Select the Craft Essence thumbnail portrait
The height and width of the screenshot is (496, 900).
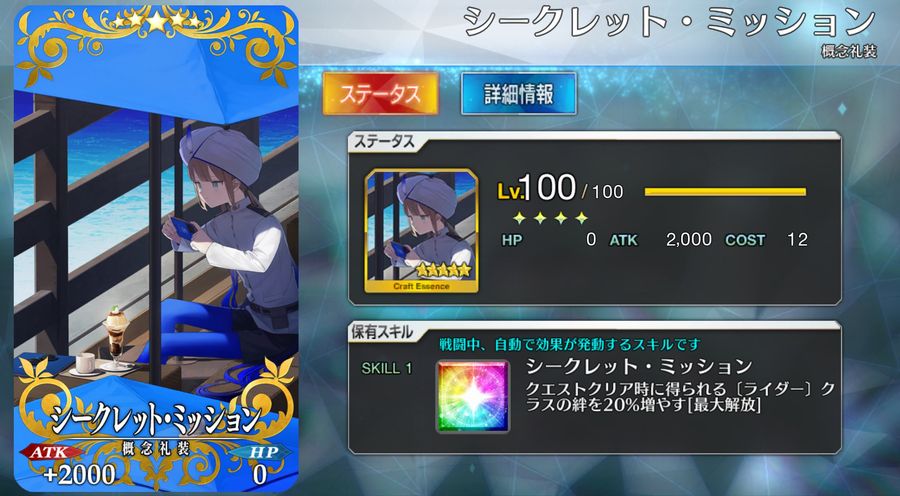[x=419, y=230]
